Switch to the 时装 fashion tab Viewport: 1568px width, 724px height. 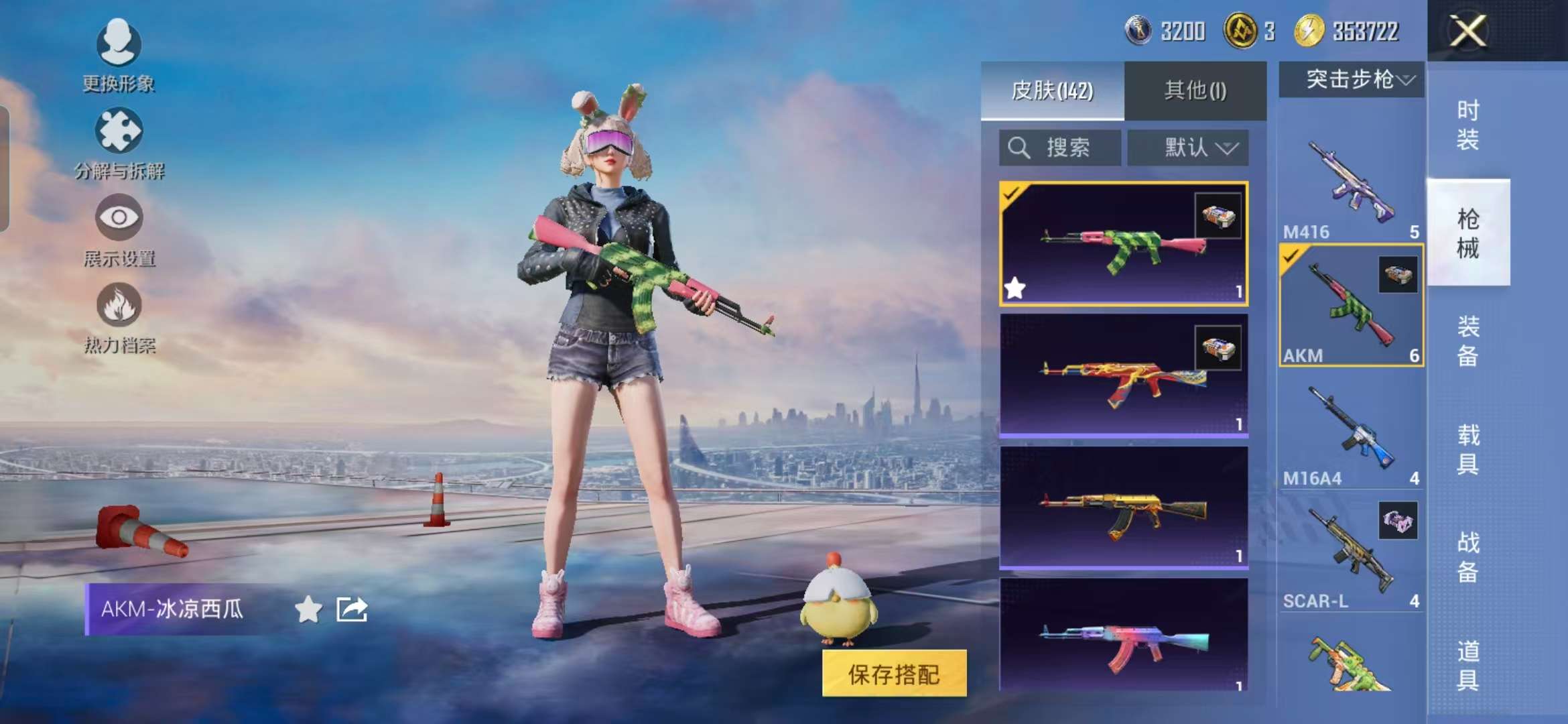tap(1469, 124)
